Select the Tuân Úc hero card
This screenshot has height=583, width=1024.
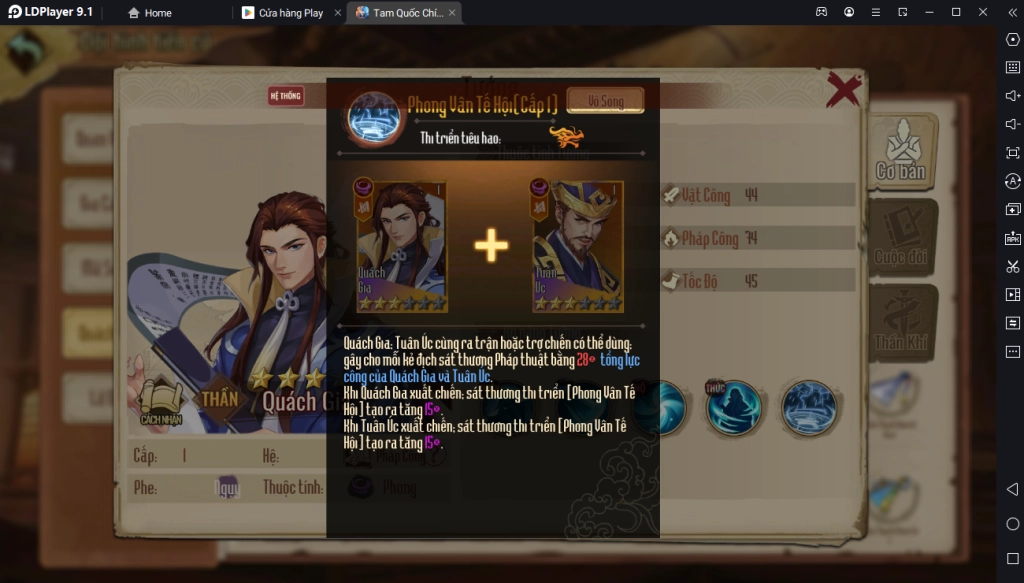(577, 246)
